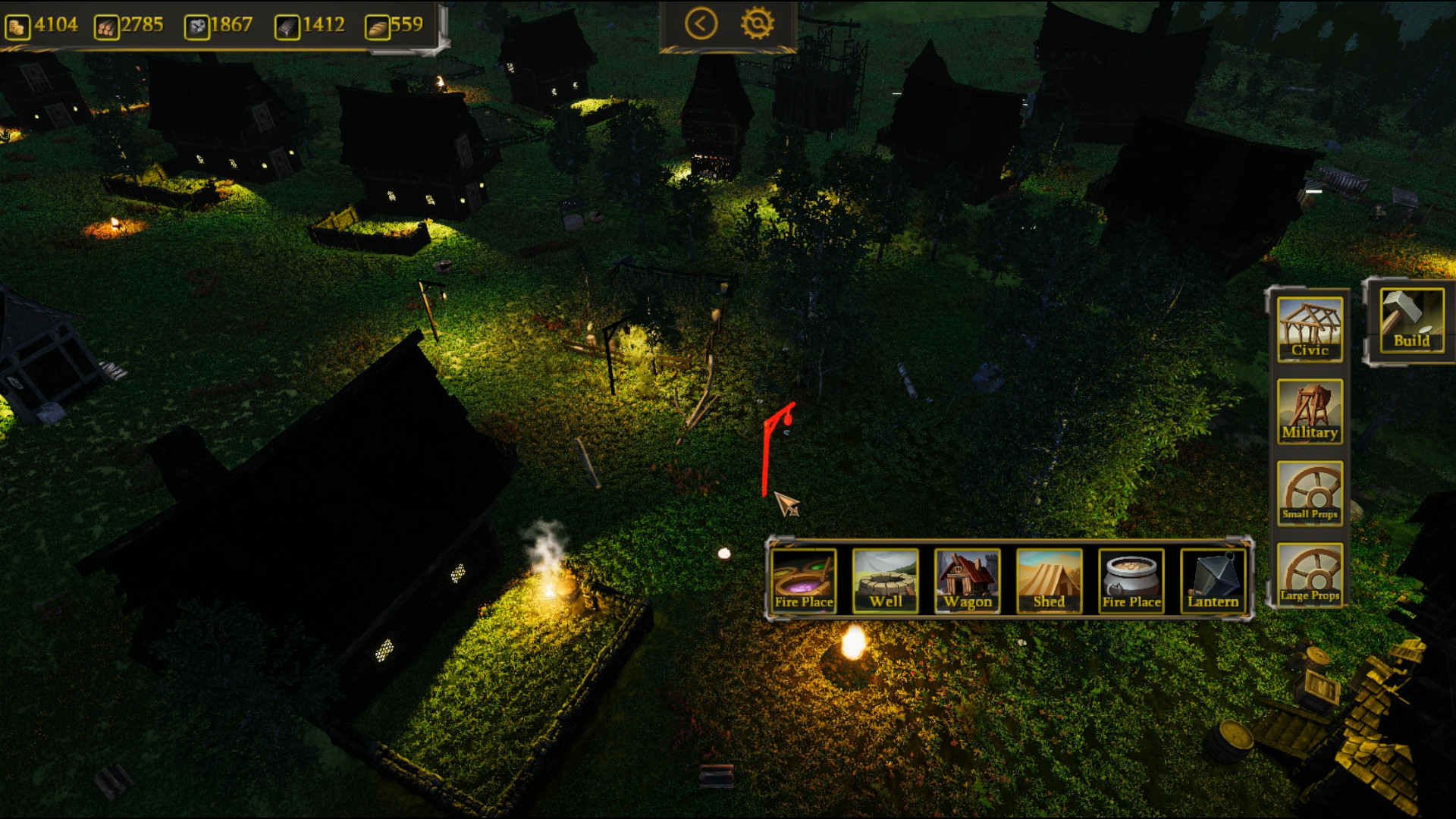Select the Fire Place with purple cauldron
Viewport: 1456px width, 819px height.
(804, 582)
